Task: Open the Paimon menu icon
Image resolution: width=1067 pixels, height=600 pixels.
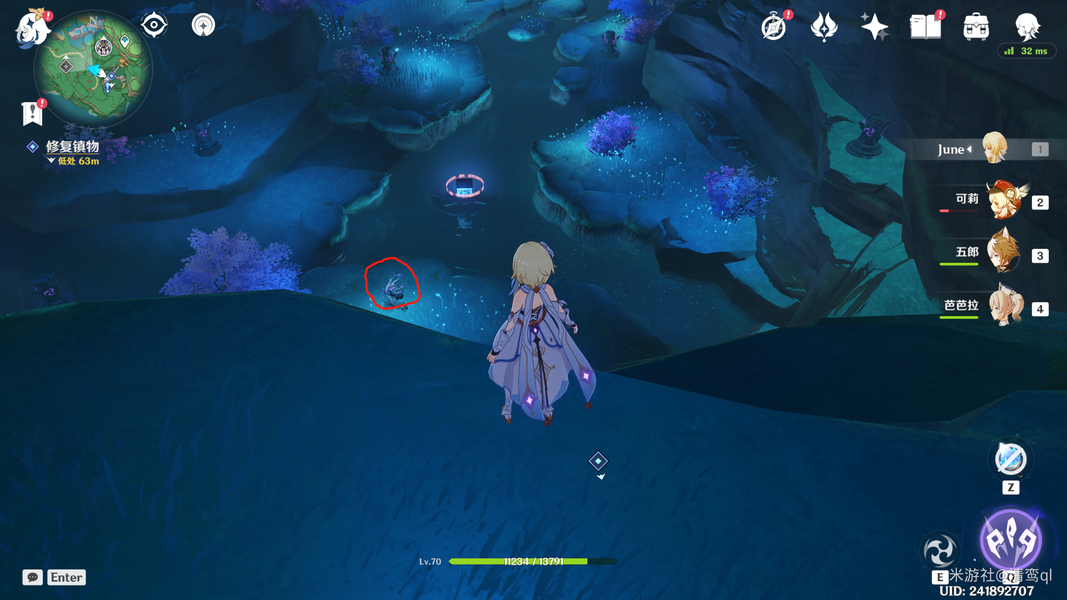Action: pyautogui.click(x=32, y=27)
